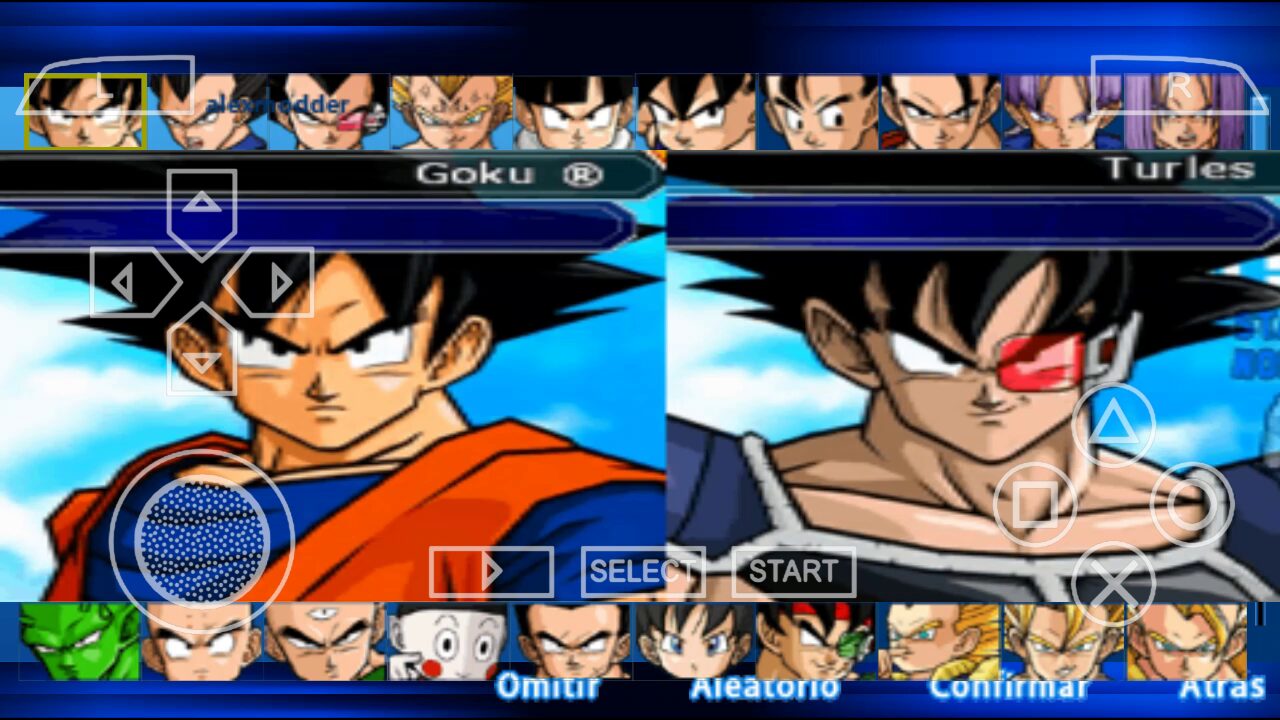
Task: Select three-eyed Tien's portrait
Action: pos(325,642)
